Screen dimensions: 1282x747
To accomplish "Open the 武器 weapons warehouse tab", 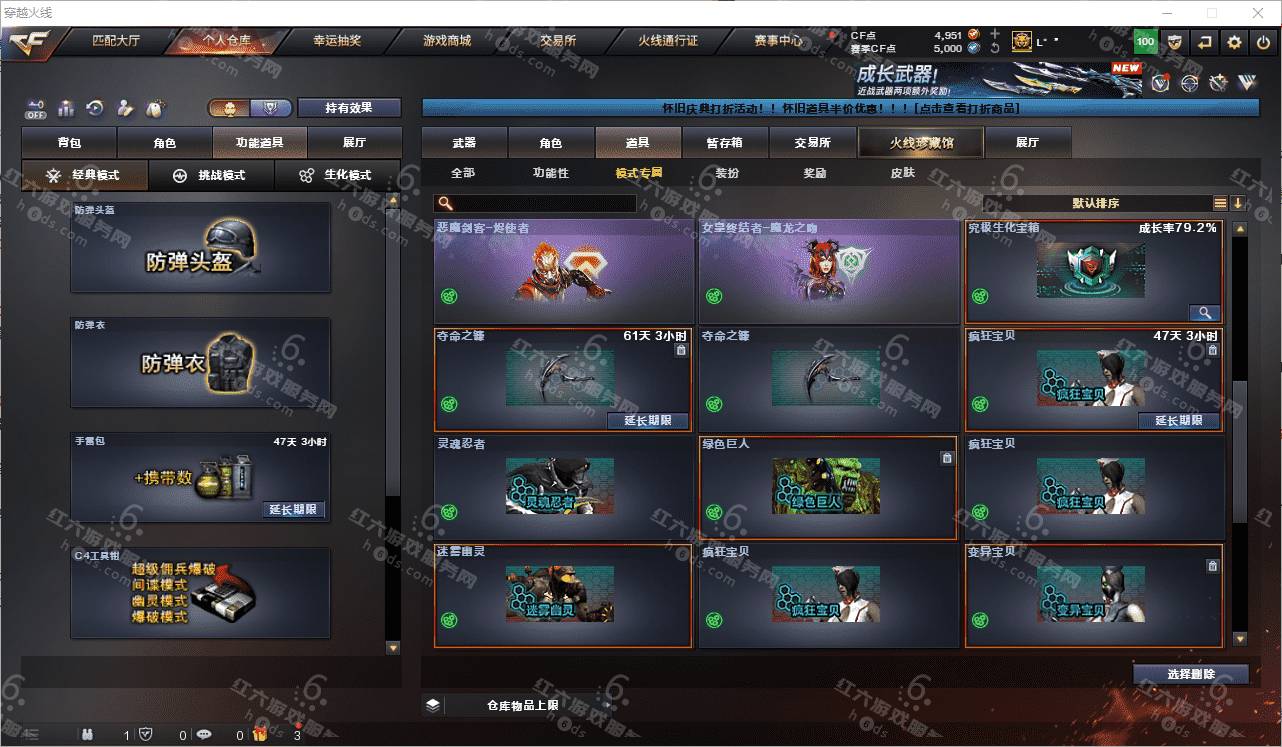I will click(x=464, y=143).
